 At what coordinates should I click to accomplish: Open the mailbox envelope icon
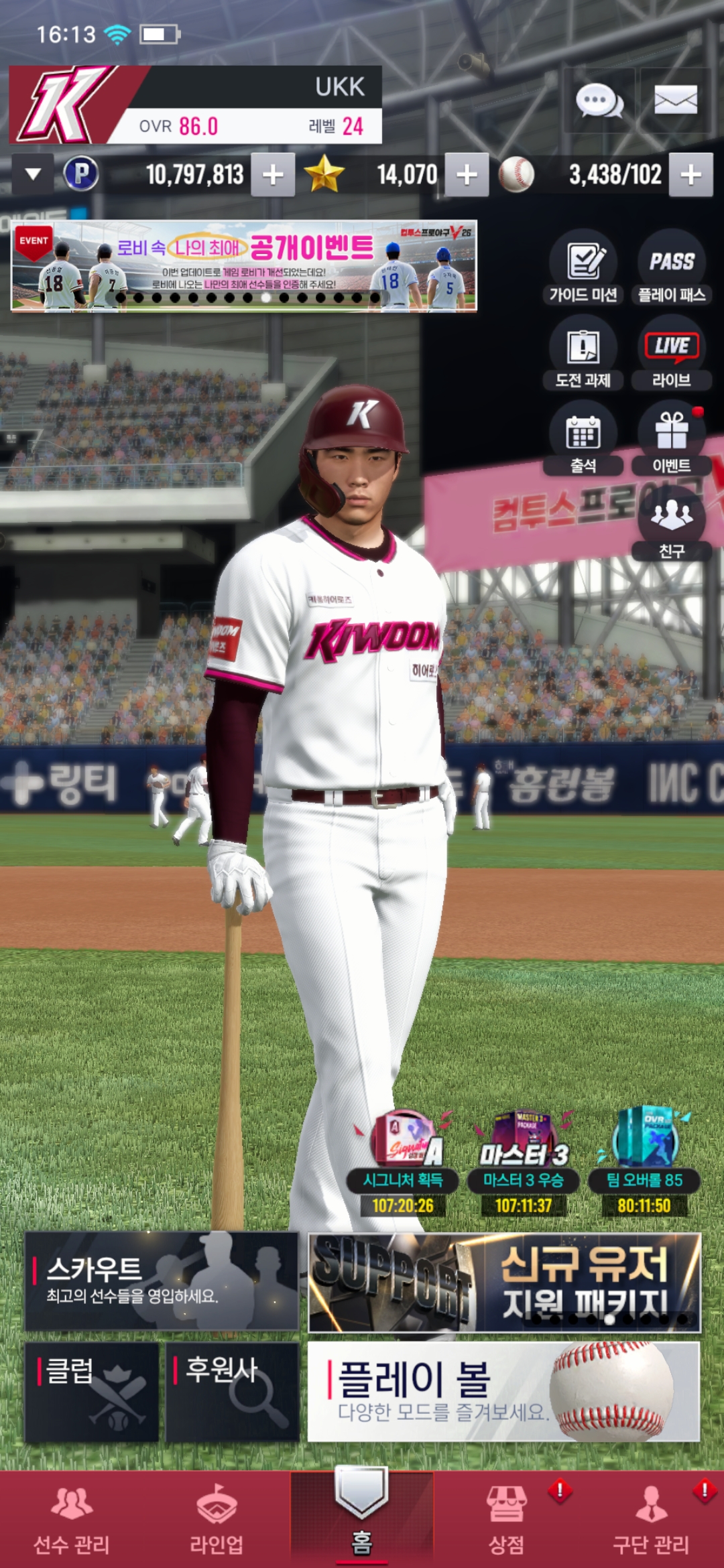tap(675, 101)
